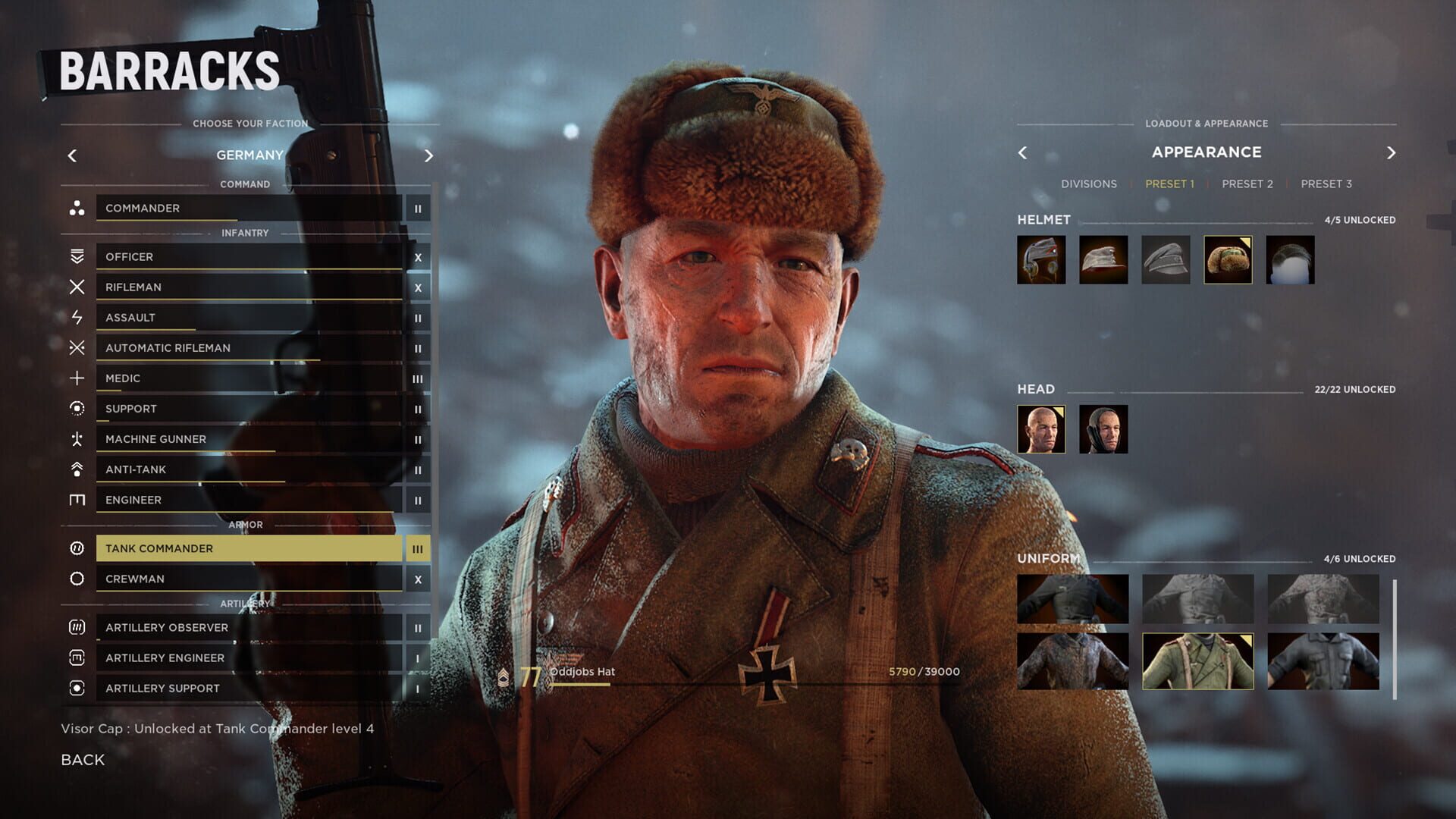Select the Commander role icon
The height and width of the screenshot is (819, 1456).
(76, 209)
